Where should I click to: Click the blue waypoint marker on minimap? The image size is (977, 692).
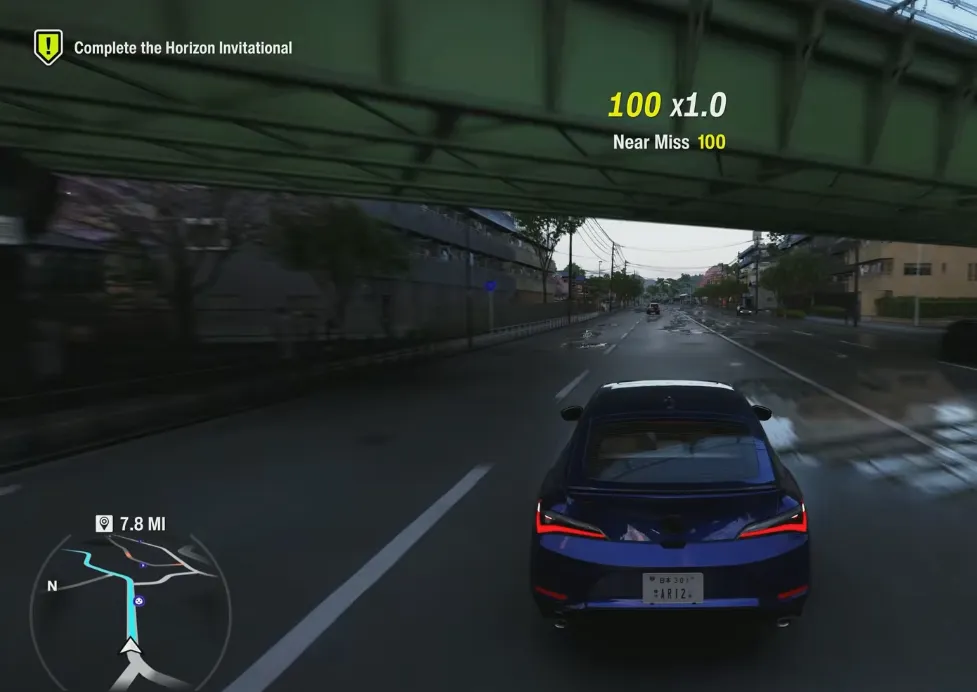pos(139,601)
